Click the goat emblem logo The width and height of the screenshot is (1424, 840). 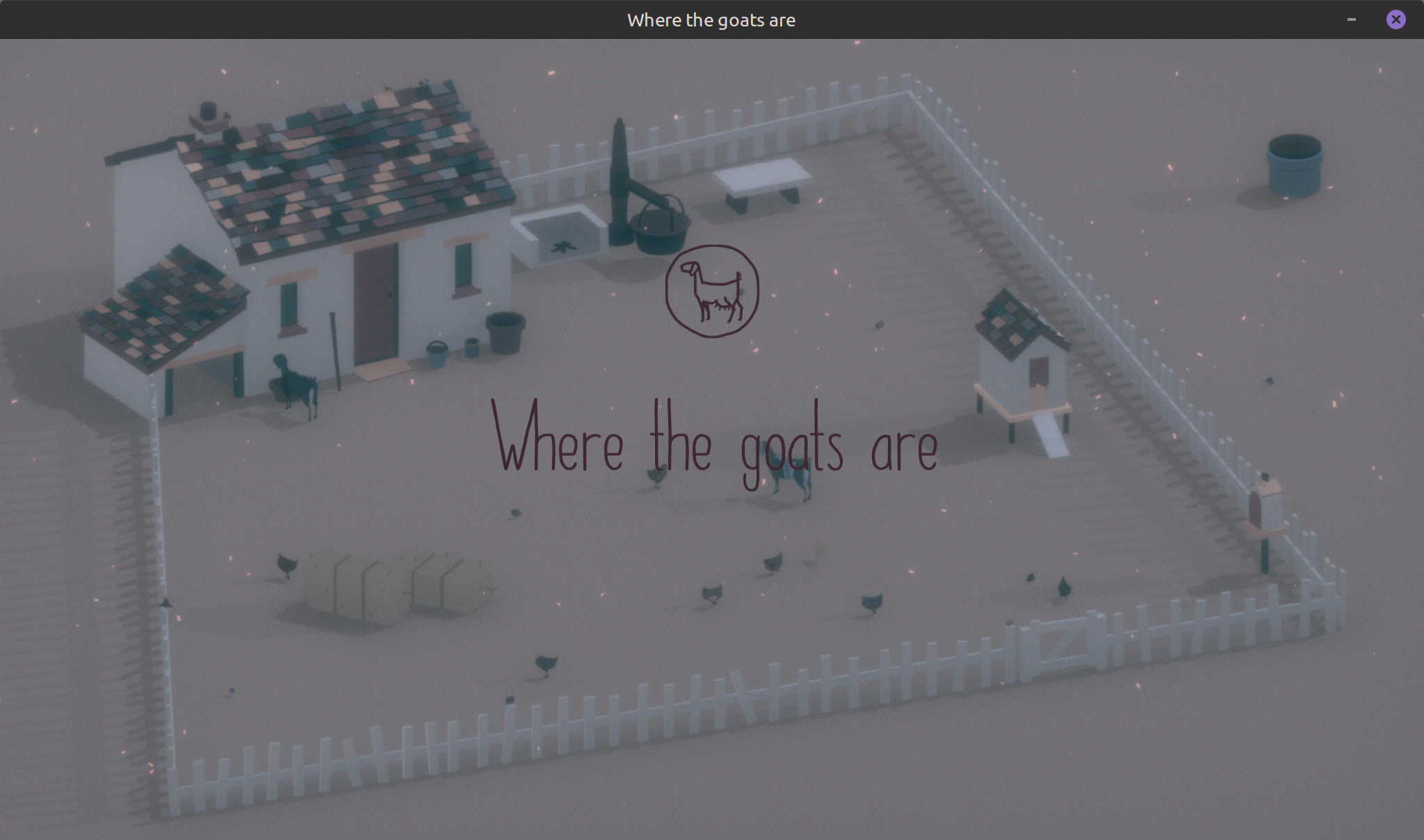tap(712, 291)
